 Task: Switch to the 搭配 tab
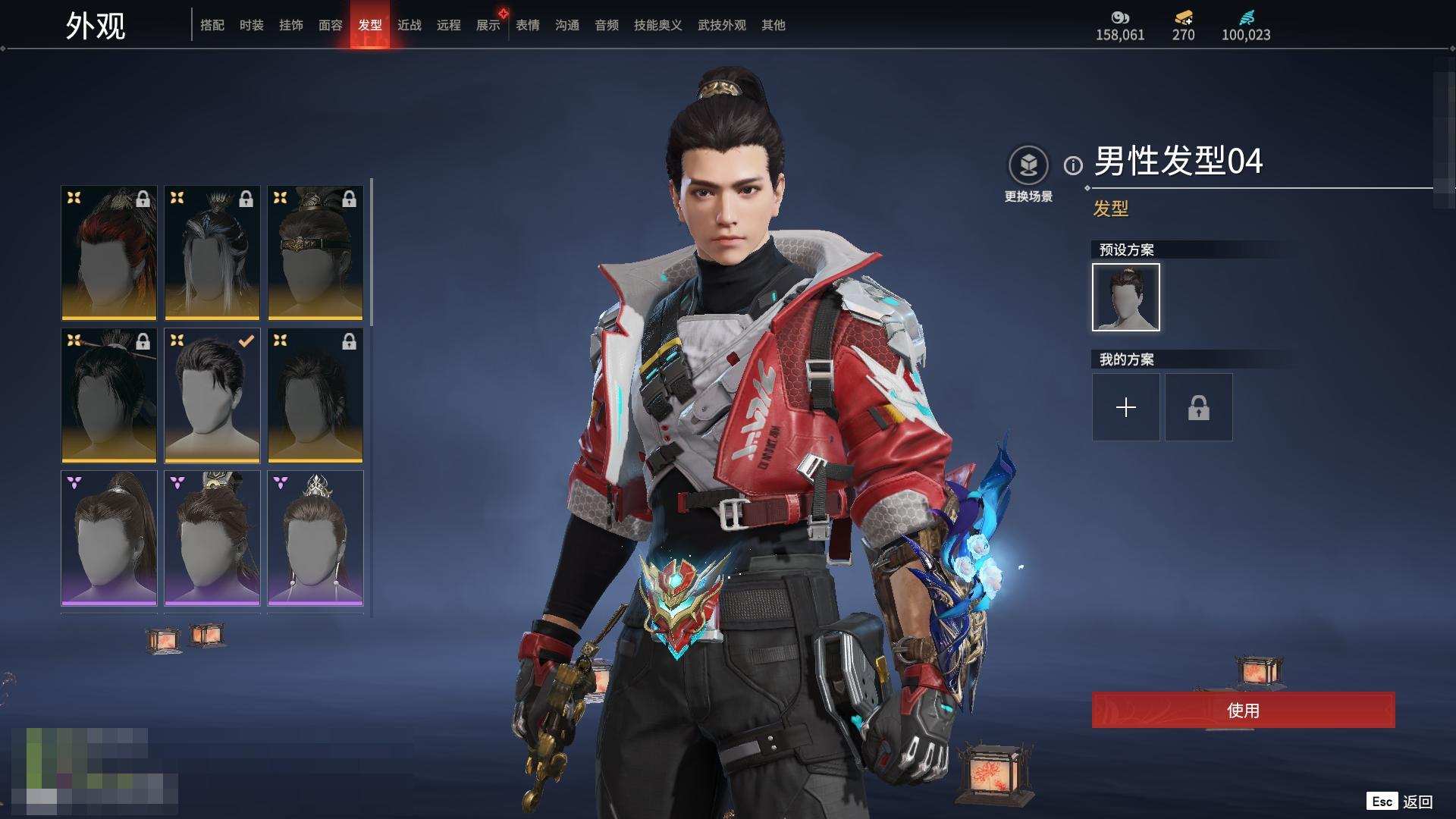pos(212,25)
